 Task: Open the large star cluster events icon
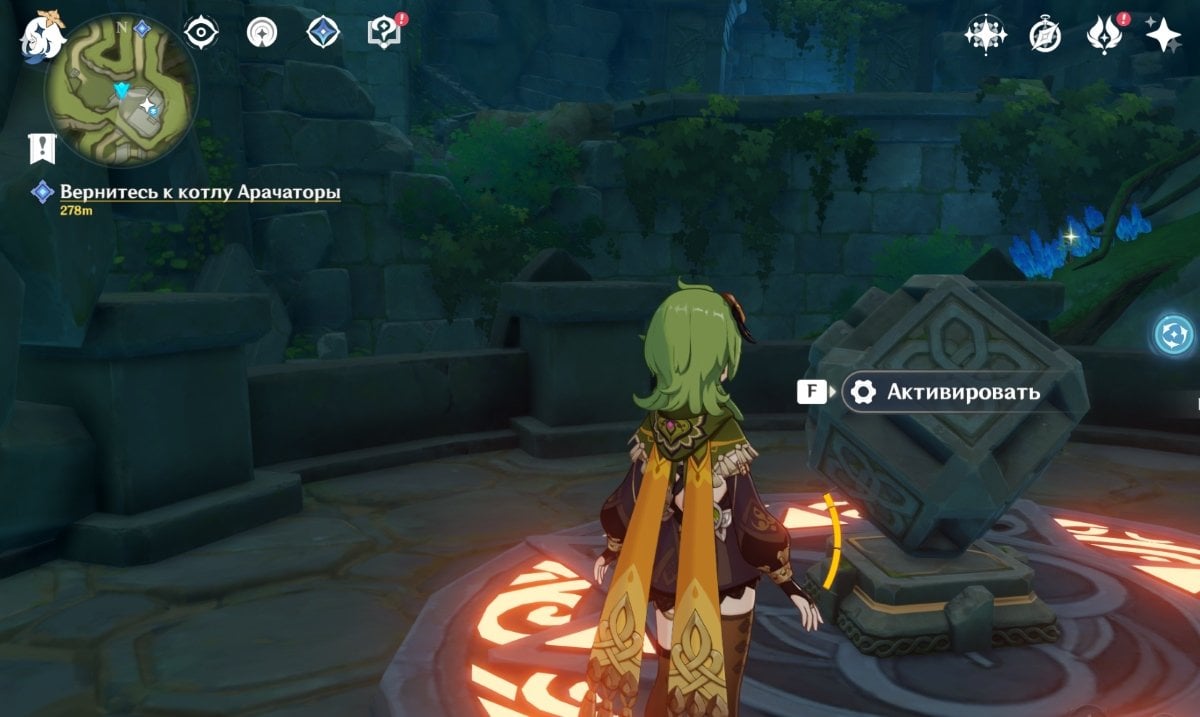pos(984,35)
